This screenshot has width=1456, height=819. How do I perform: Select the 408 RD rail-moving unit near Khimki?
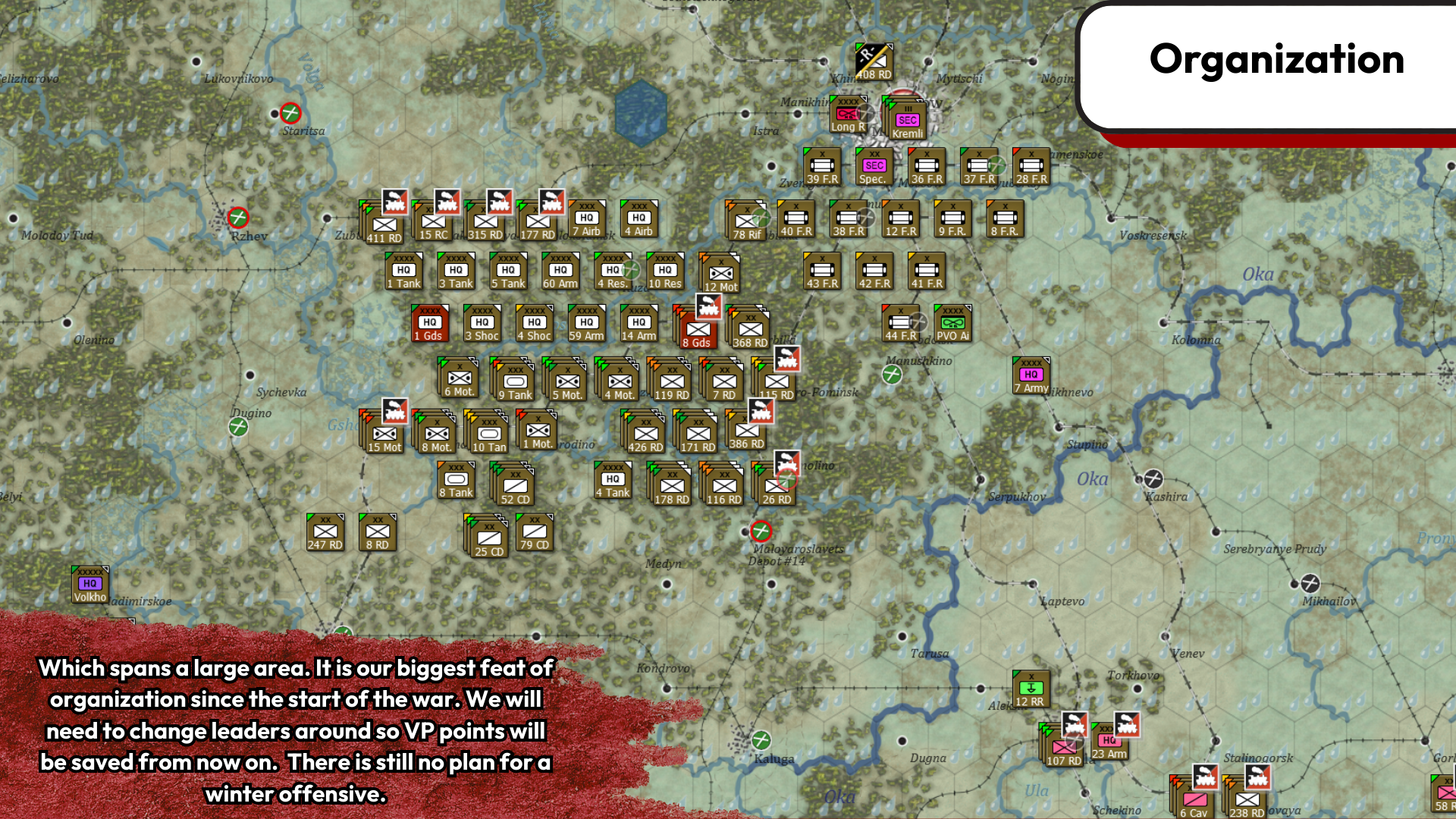point(872,61)
